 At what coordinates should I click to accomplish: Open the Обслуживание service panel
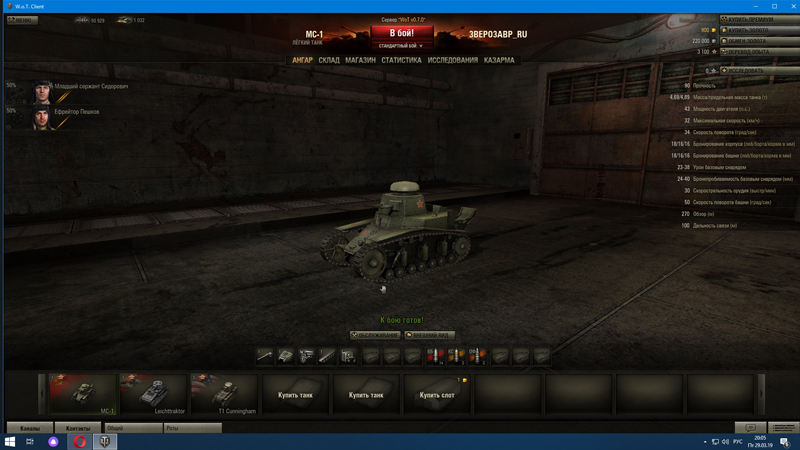pos(375,335)
